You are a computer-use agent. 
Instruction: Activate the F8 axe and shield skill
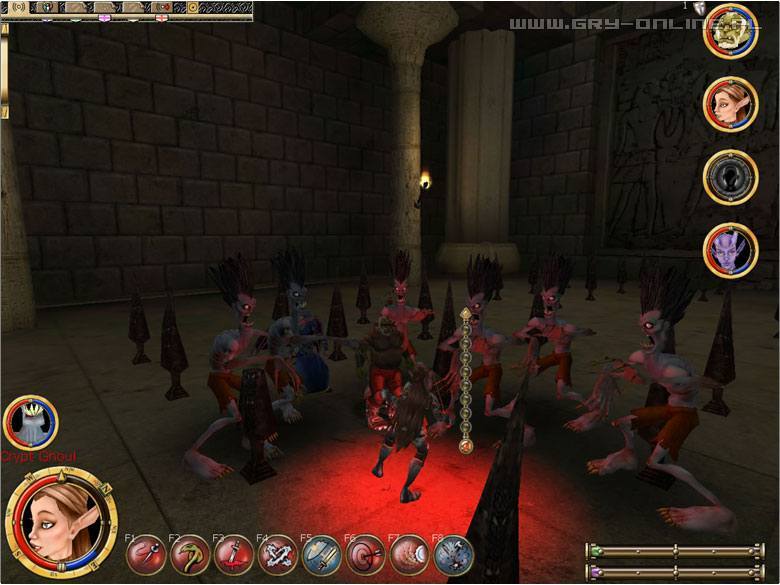453,554
